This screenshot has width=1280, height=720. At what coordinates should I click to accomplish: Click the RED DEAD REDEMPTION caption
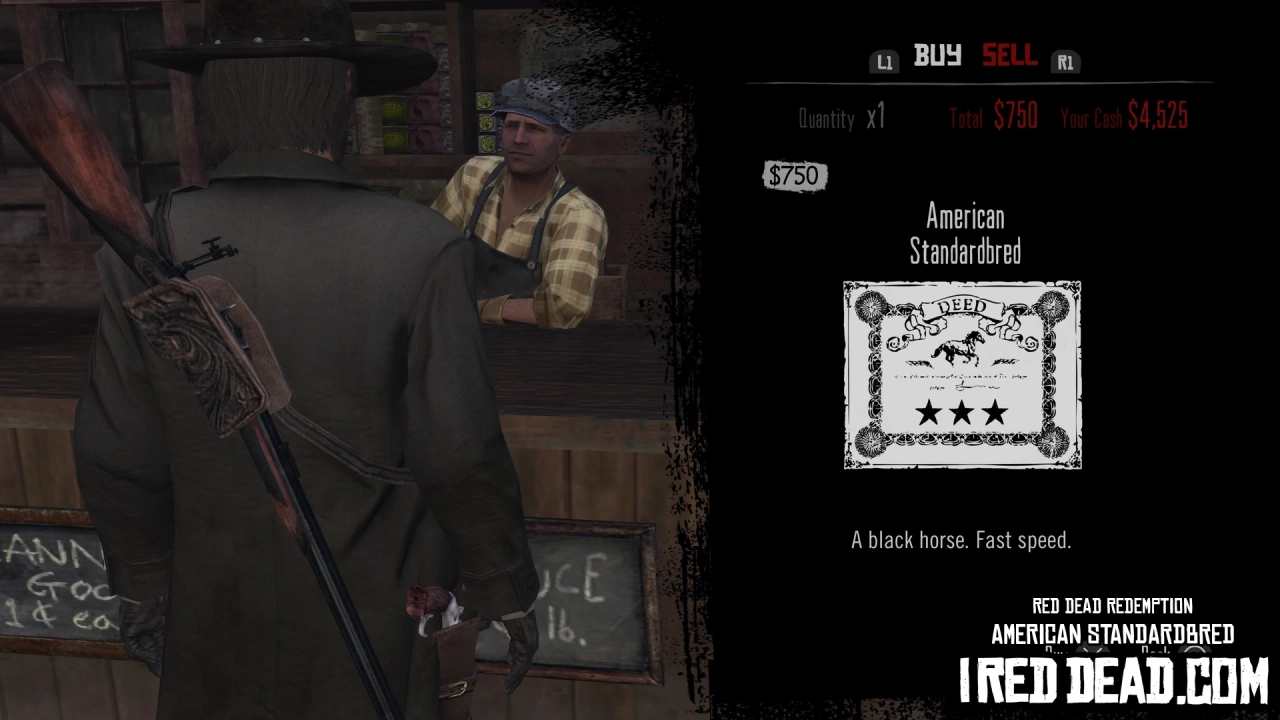[1110, 605]
